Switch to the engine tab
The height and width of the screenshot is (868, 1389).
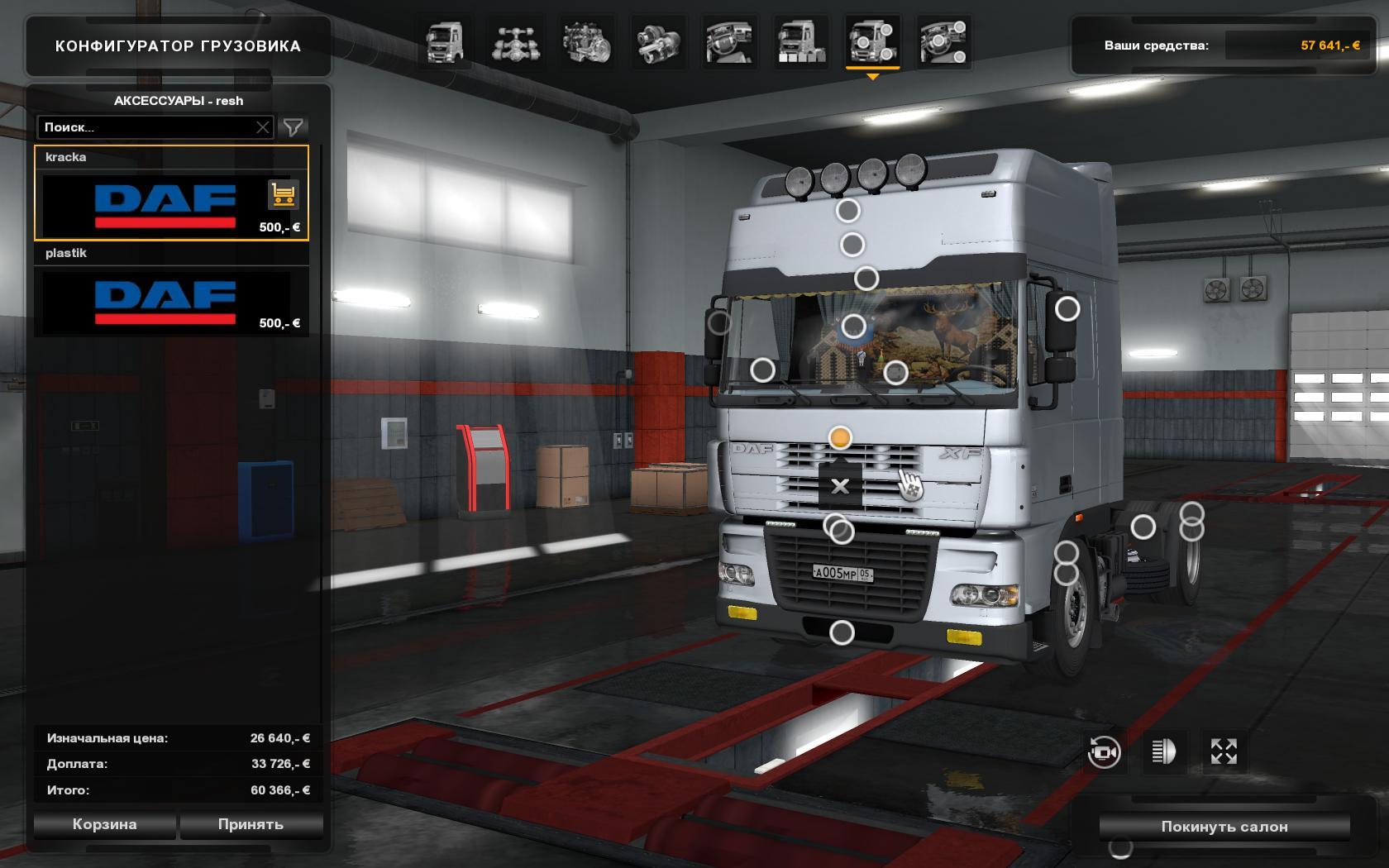(586, 42)
